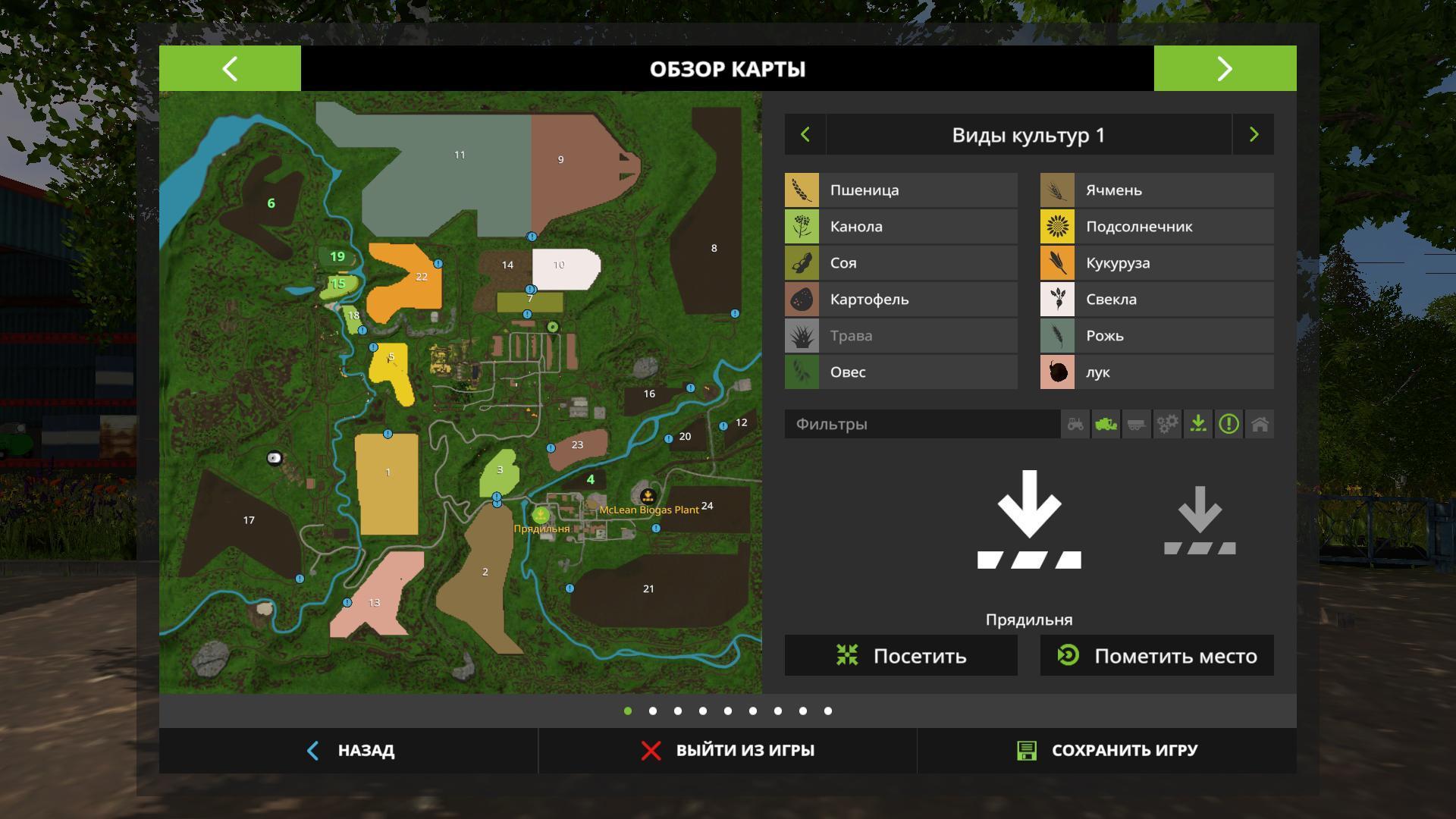This screenshot has height=819, width=1456.
Task: Click the Пометить место button
Action: click(x=1156, y=656)
